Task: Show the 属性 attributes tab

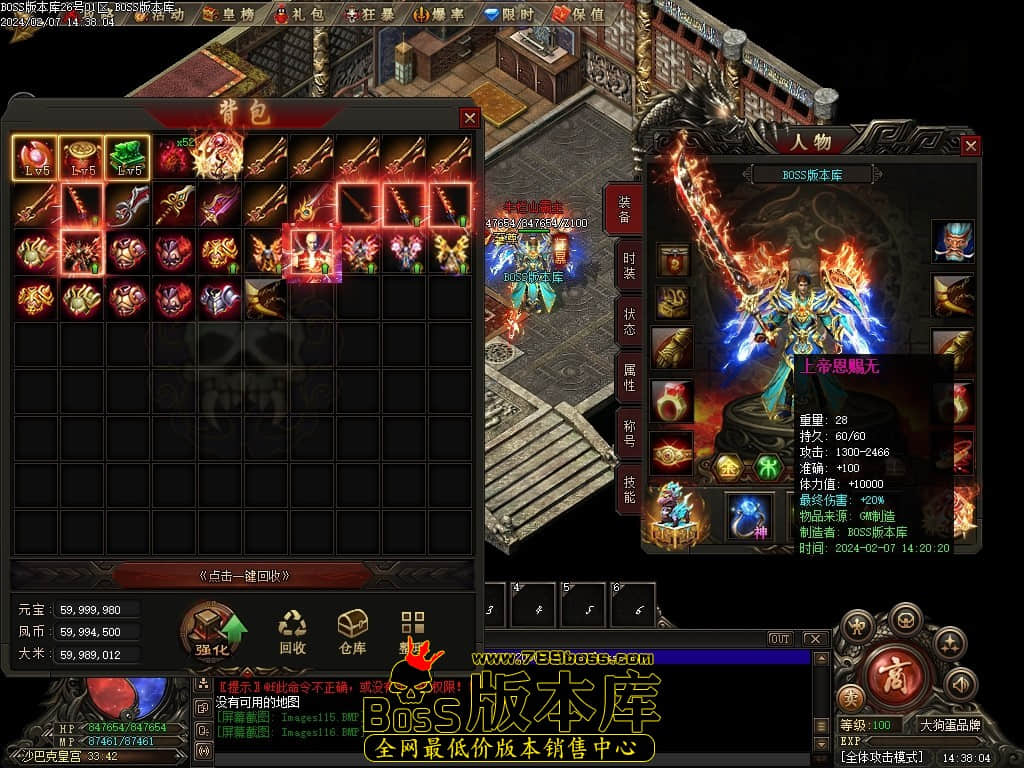Action: pyautogui.click(x=627, y=376)
